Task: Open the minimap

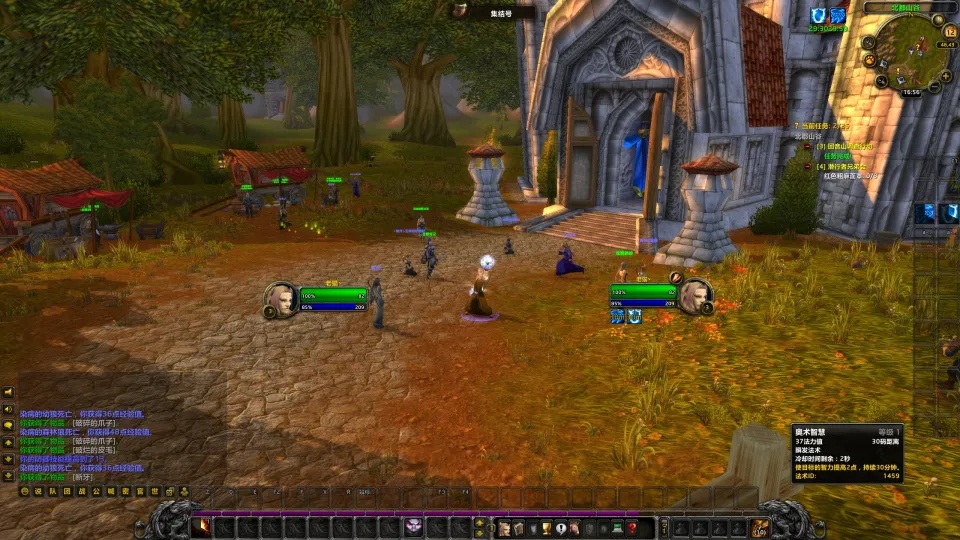Action: click(910, 50)
